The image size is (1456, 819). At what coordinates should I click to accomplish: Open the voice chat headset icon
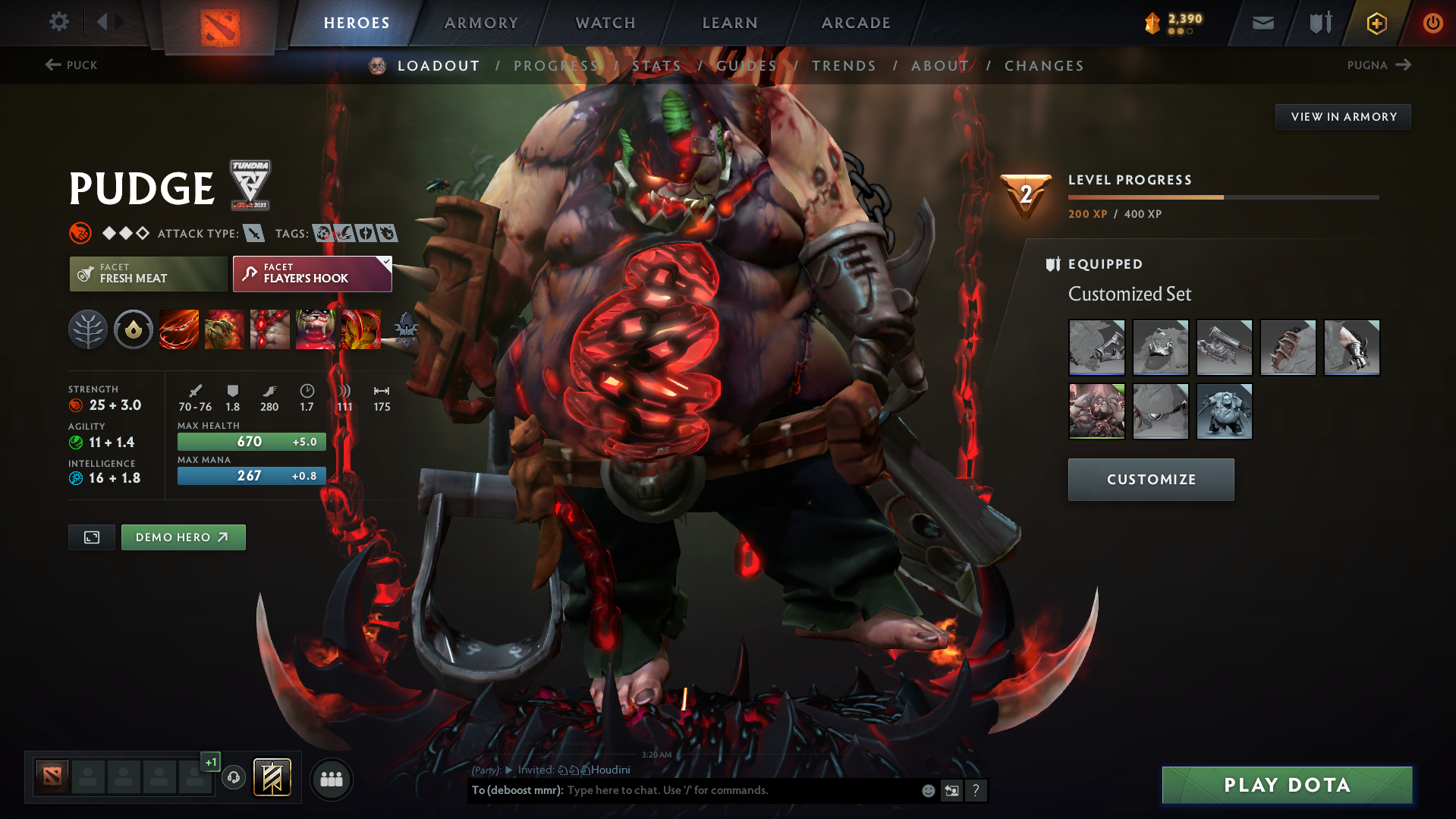pos(233,779)
